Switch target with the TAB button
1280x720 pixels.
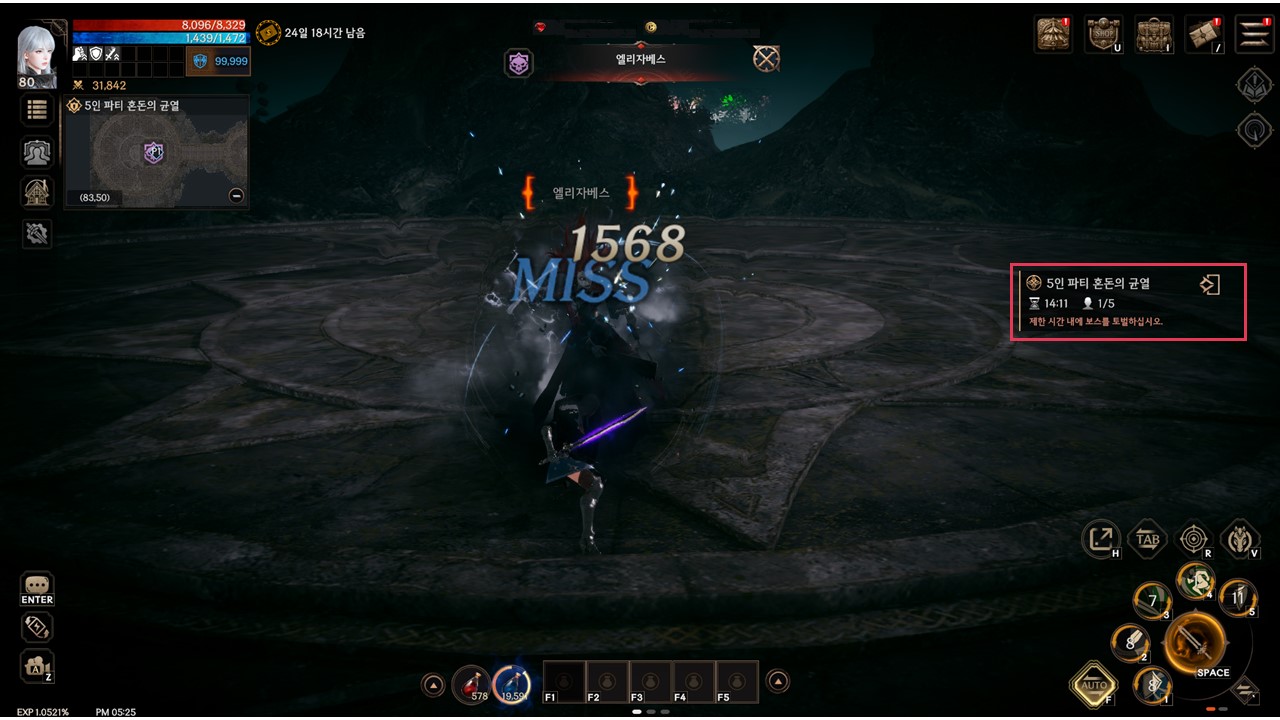click(x=1148, y=539)
